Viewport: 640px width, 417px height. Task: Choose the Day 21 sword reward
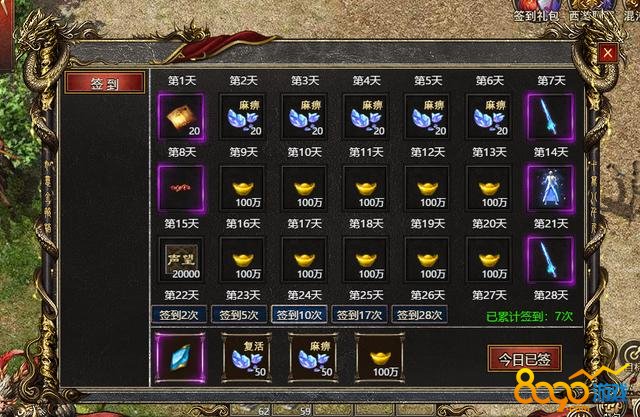551,258
